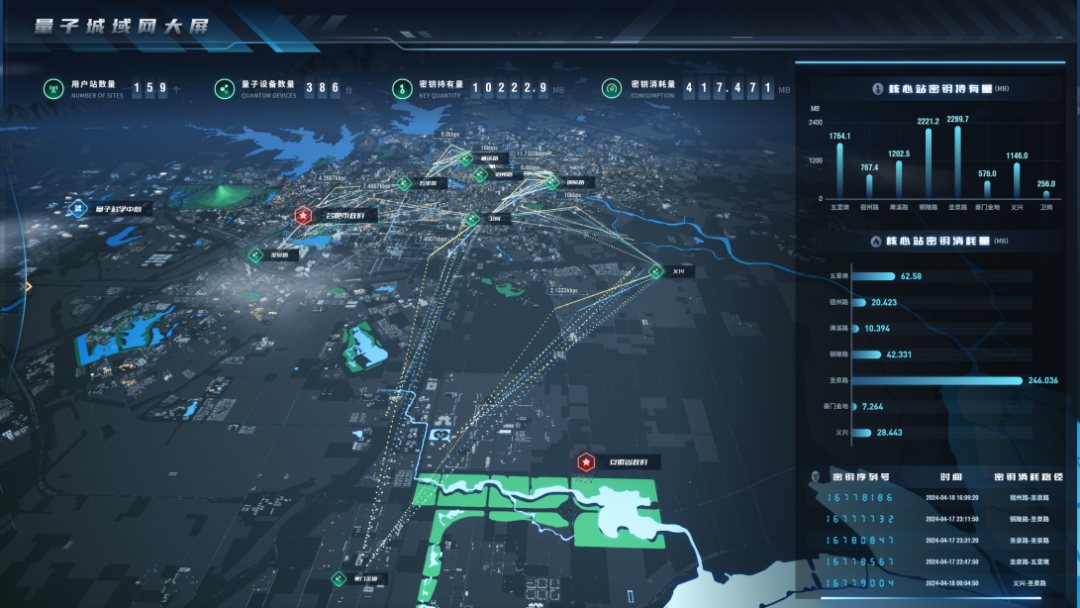Expand the left-edge chevron arrow
Image resolution: width=1080 pixels, height=608 pixels.
point(28,287)
